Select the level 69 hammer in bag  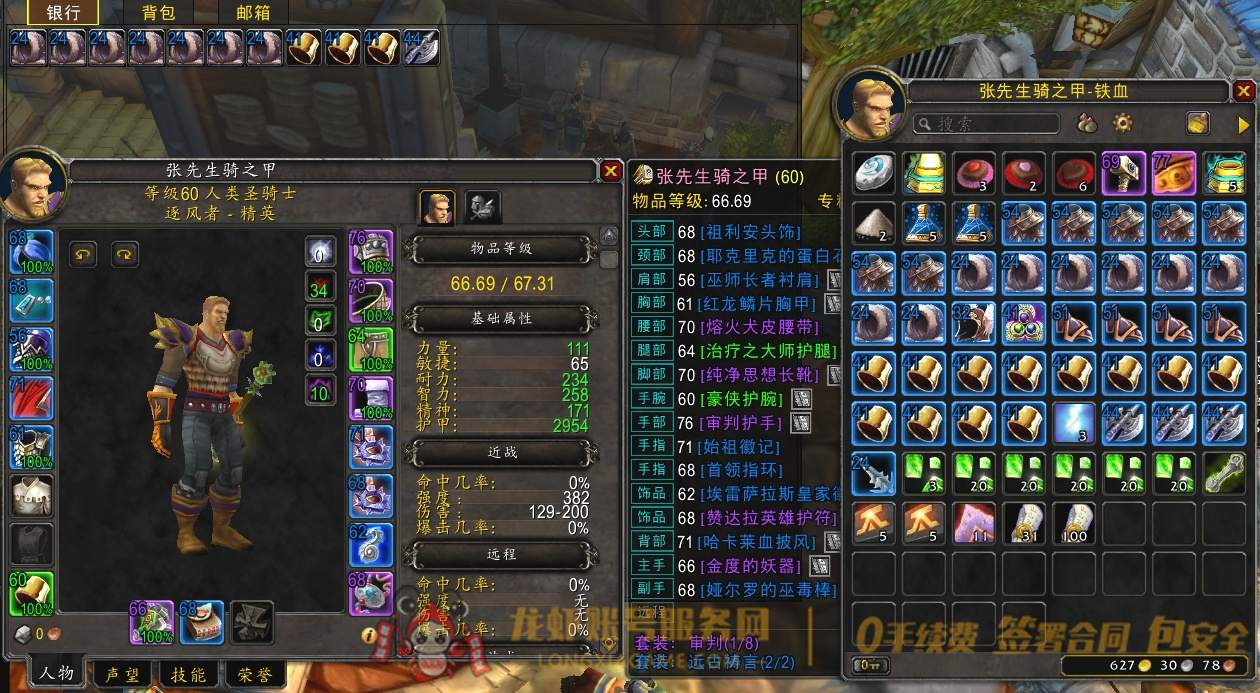pos(1124,173)
